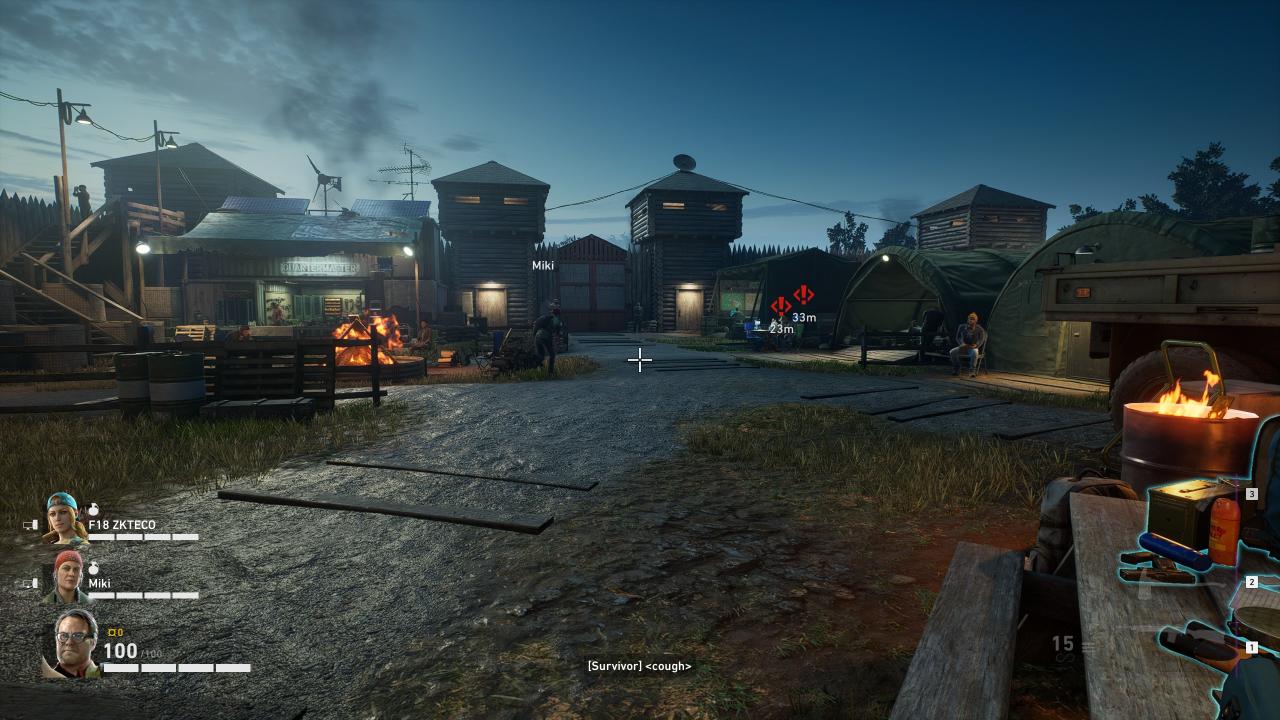Click Miki's red-beanie teammate portrait
1280x720 pixels.
[67, 576]
